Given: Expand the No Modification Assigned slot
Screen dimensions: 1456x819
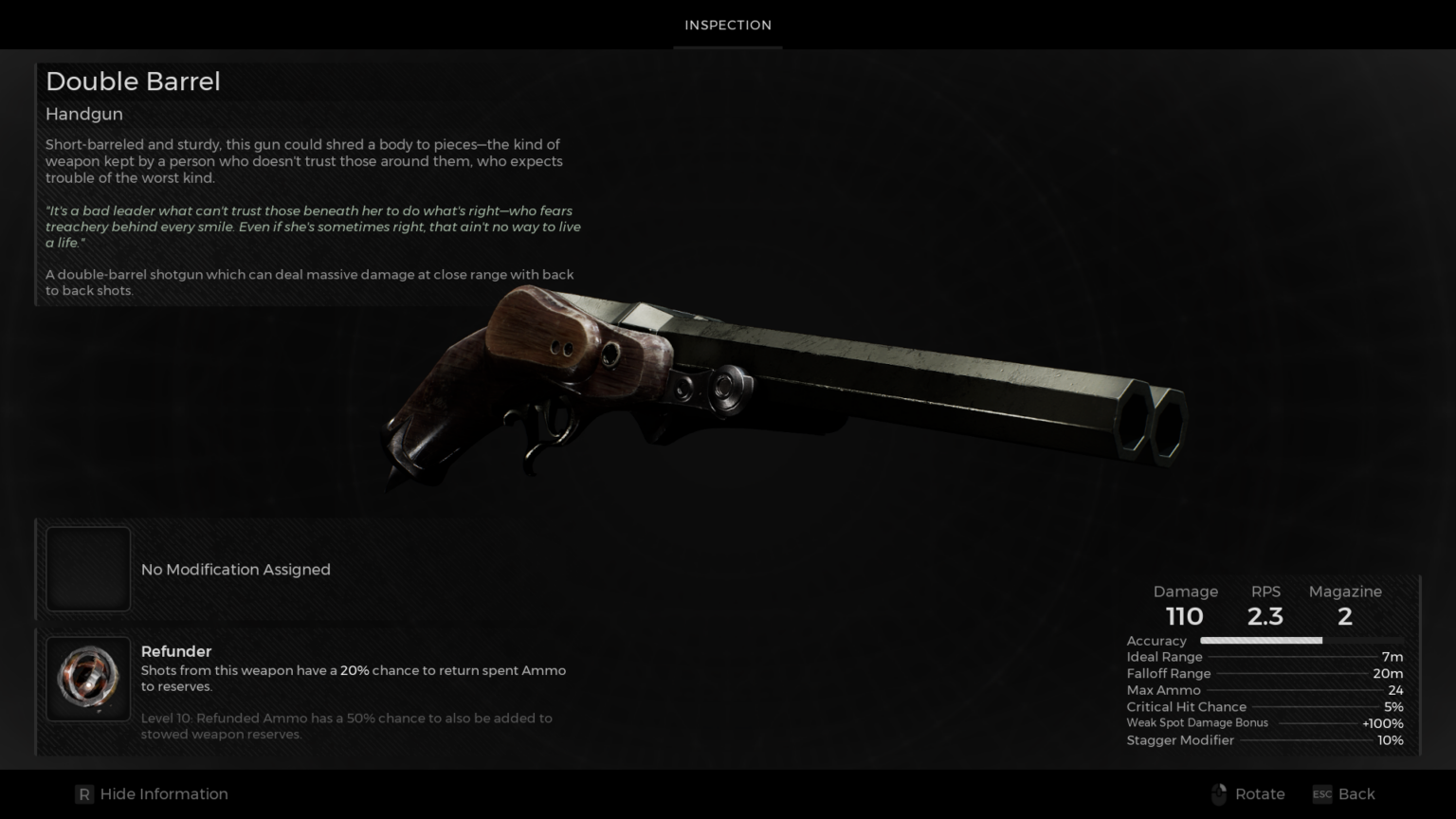Looking at the screenshot, I should click(x=88, y=569).
